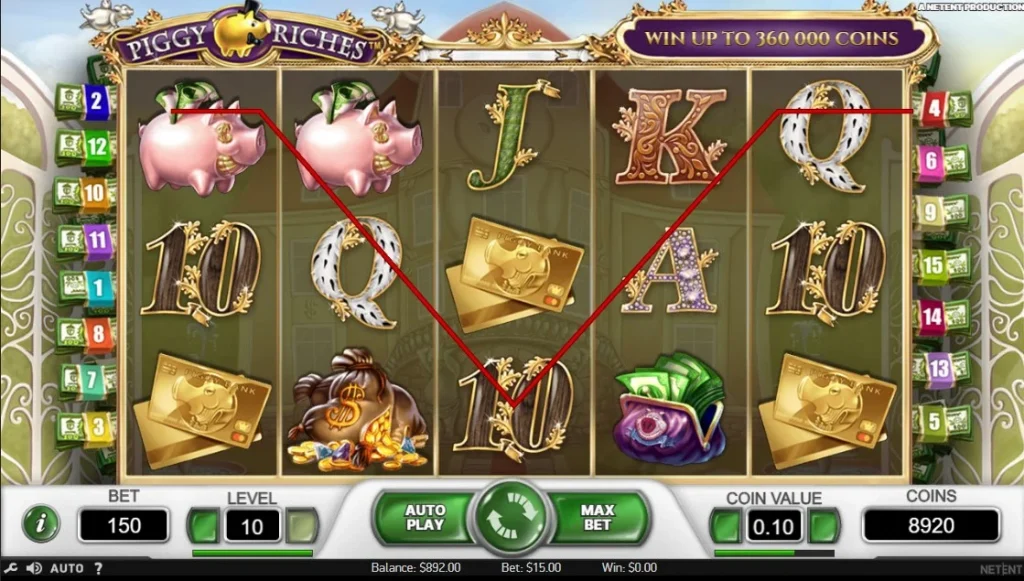Raise the coin value
The height and width of the screenshot is (581, 1024).
(823, 525)
